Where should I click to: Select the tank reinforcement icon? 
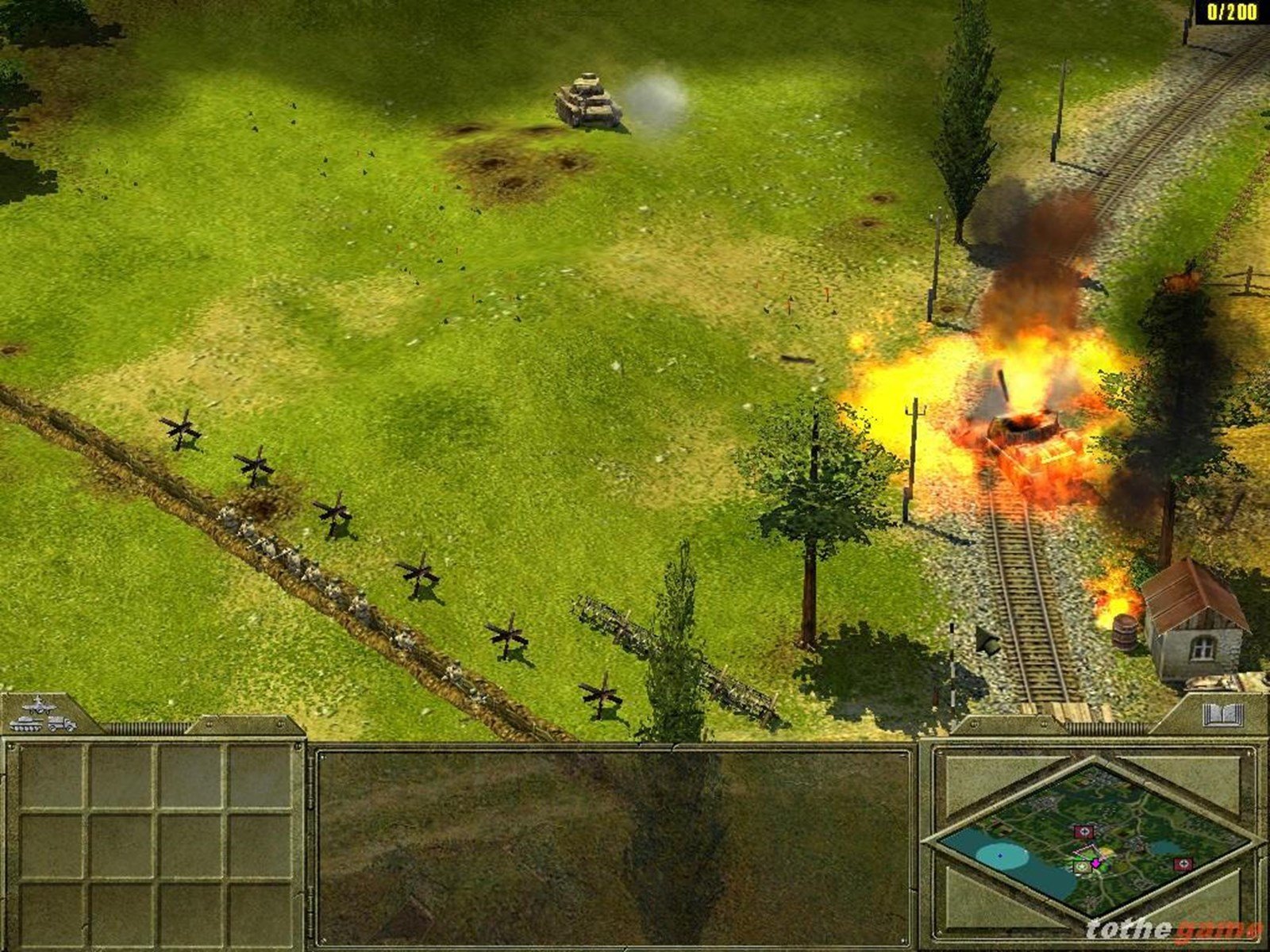pyautogui.click(x=26, y=724)
